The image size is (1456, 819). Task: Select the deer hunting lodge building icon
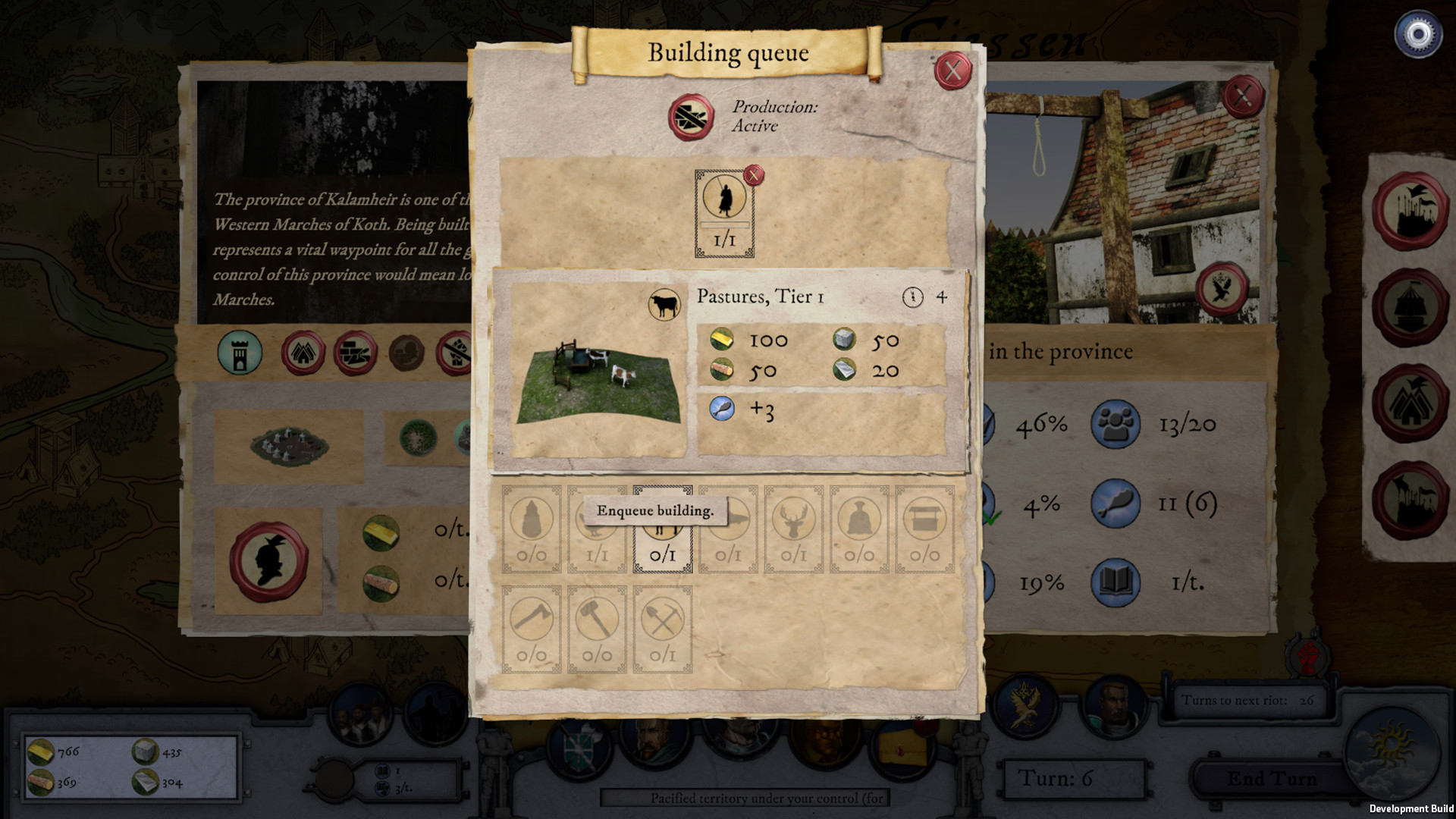[793, 529]
